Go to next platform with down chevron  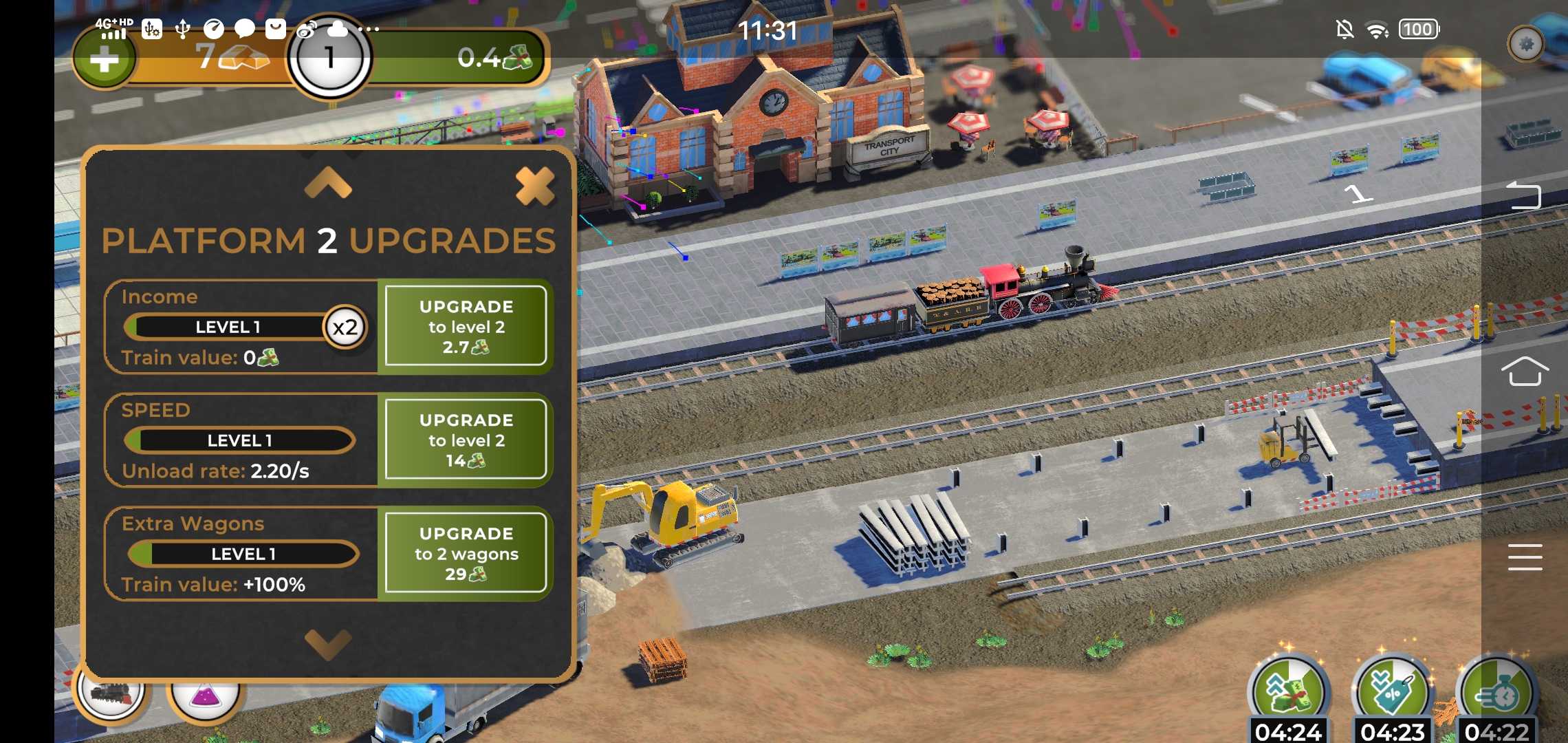(x=328, y=644)
